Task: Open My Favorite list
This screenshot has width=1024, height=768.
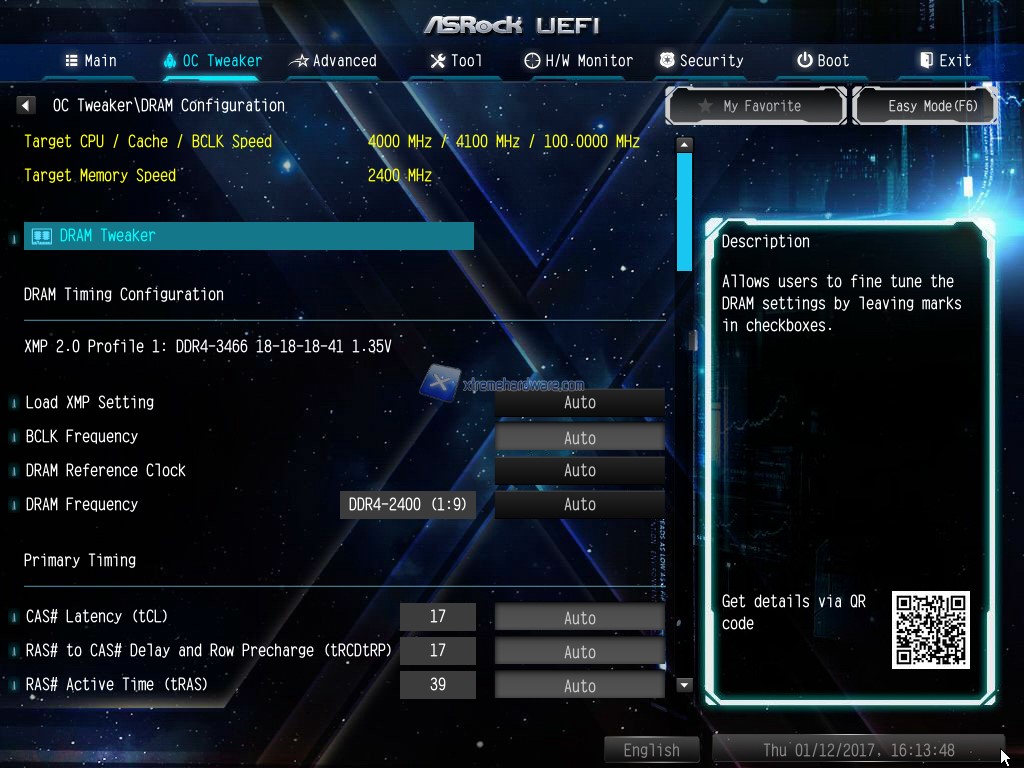Action: click(x=756, y=106)
